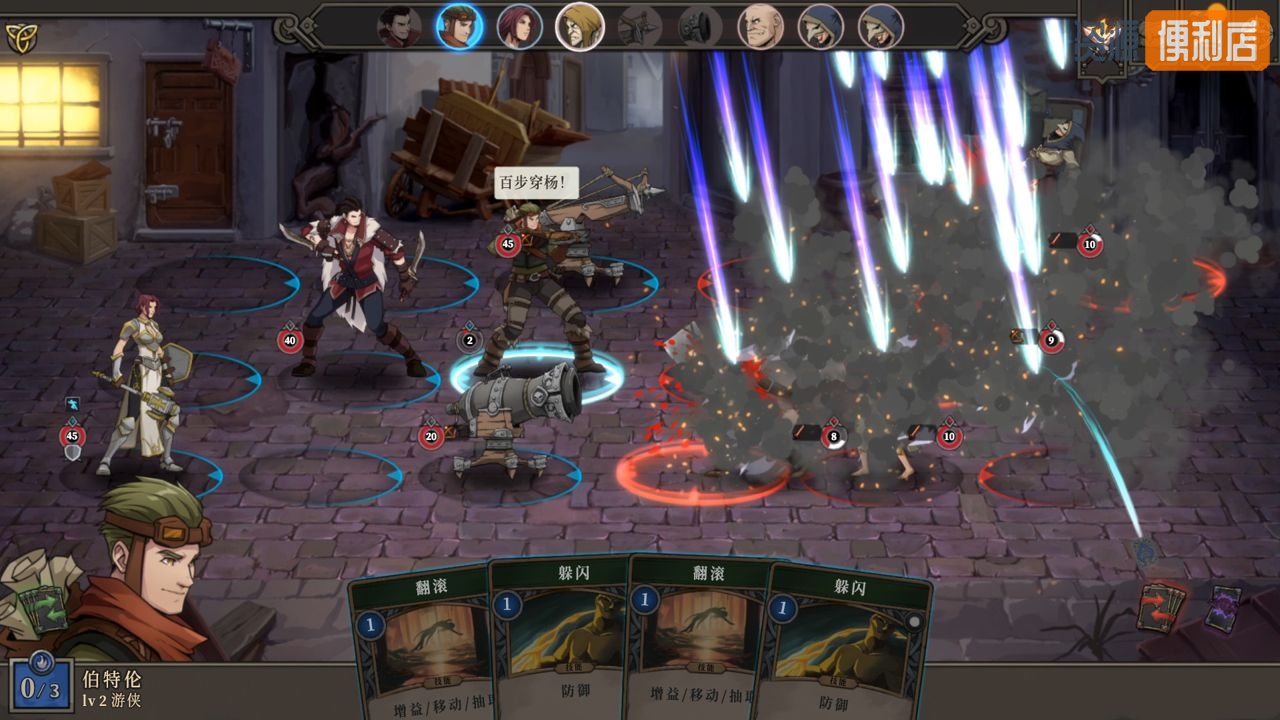Select the blonde long-haired turn-order portrait
This screenshot has width=1280, height=720.
tap(580, 27)
